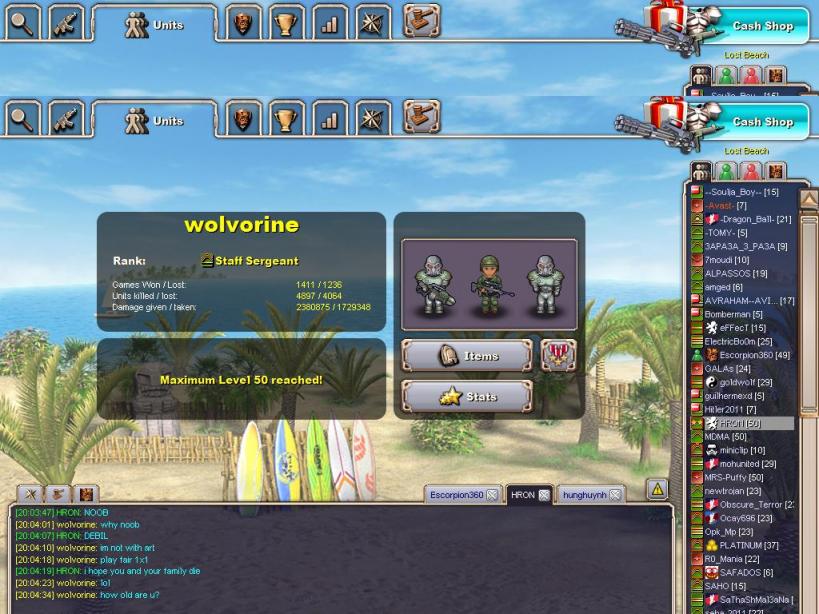Click the yellow warning triangle button
The image size is (819, 614).
pos(657,489)
